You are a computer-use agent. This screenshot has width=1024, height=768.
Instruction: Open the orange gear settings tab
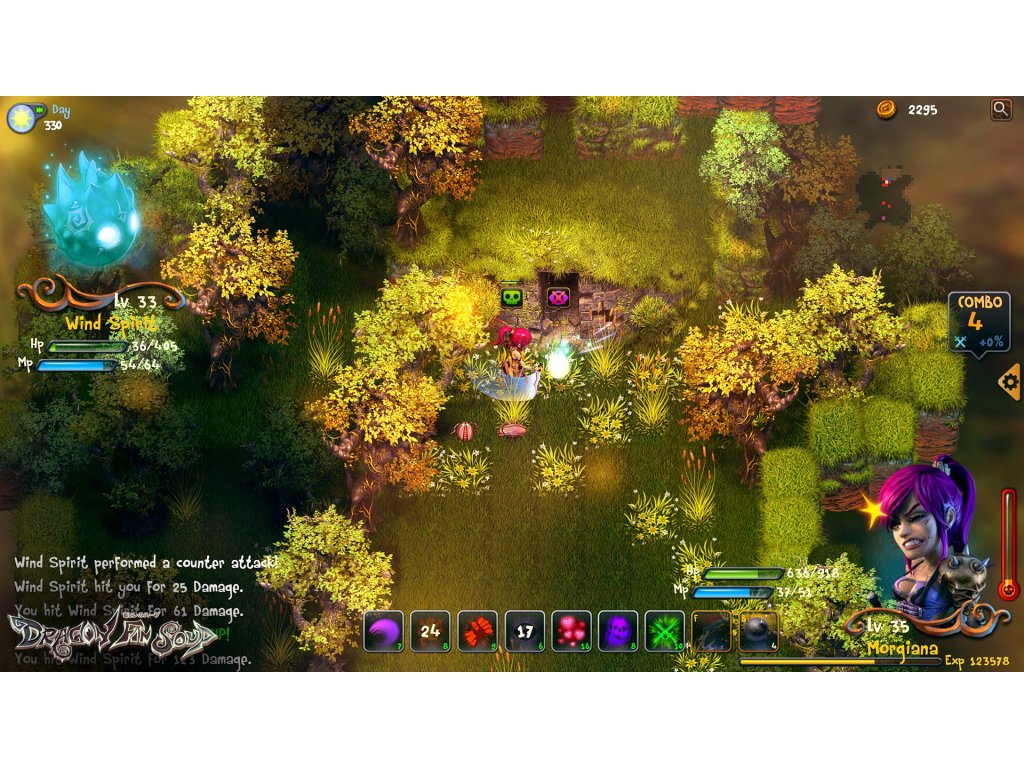1010,381
